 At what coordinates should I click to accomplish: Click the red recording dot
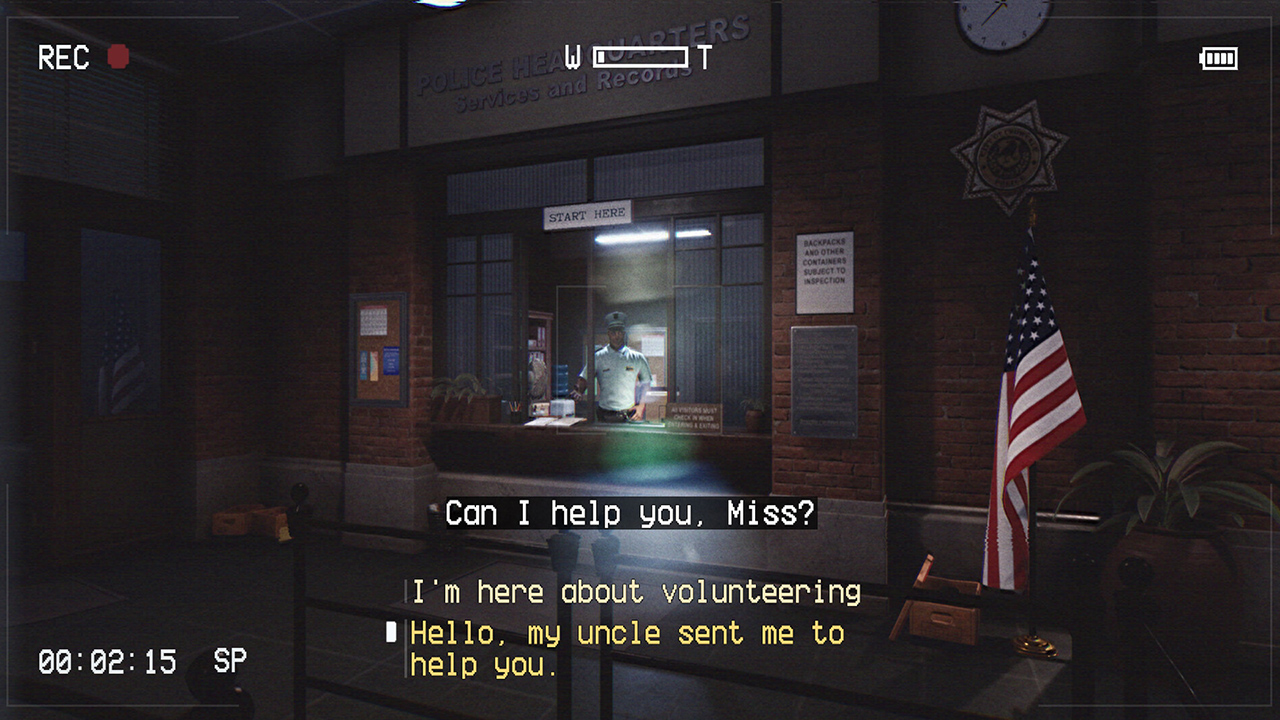click(x=117, y=57)
